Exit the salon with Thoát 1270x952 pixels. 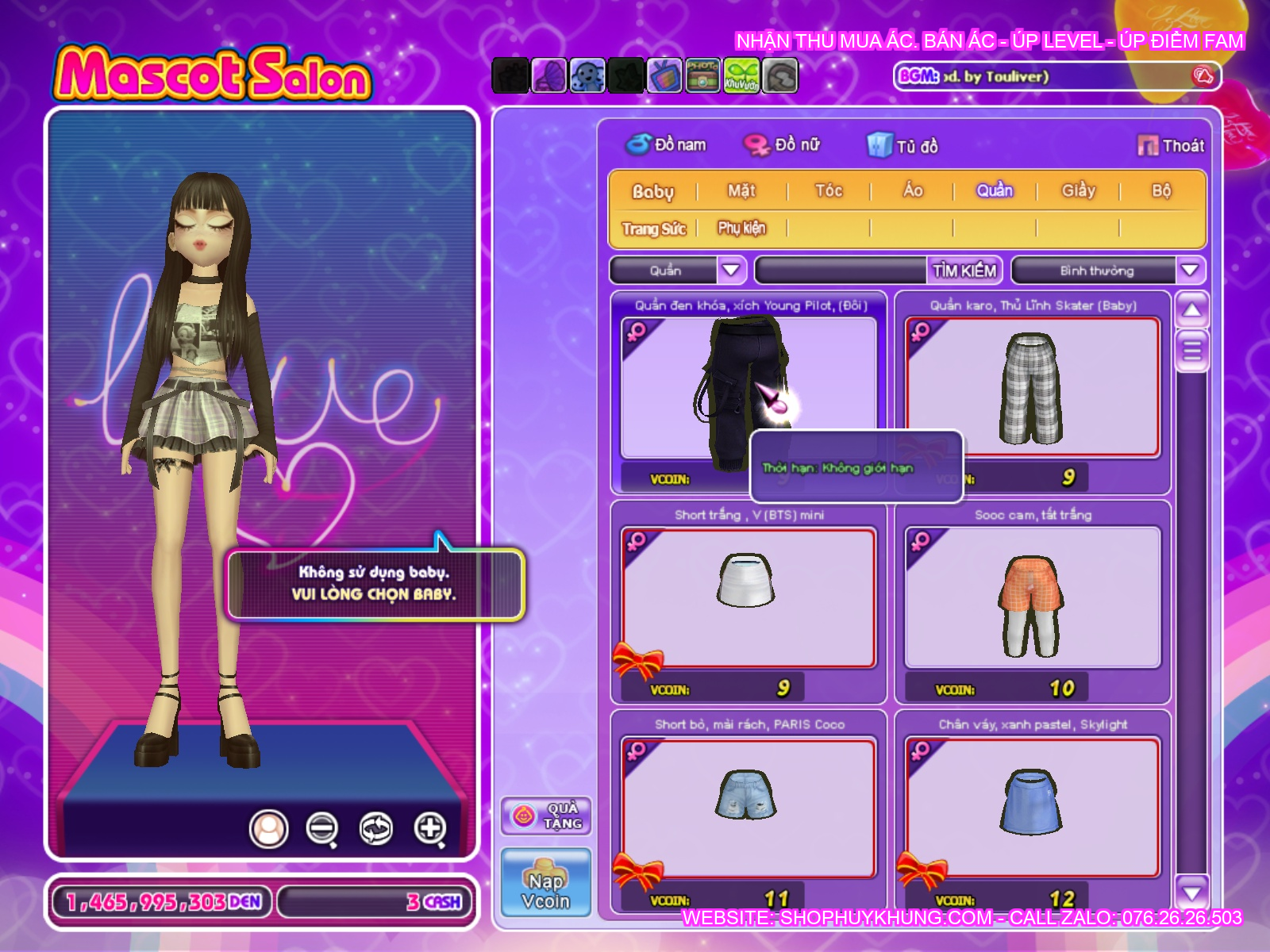[x=1172, y=145]
